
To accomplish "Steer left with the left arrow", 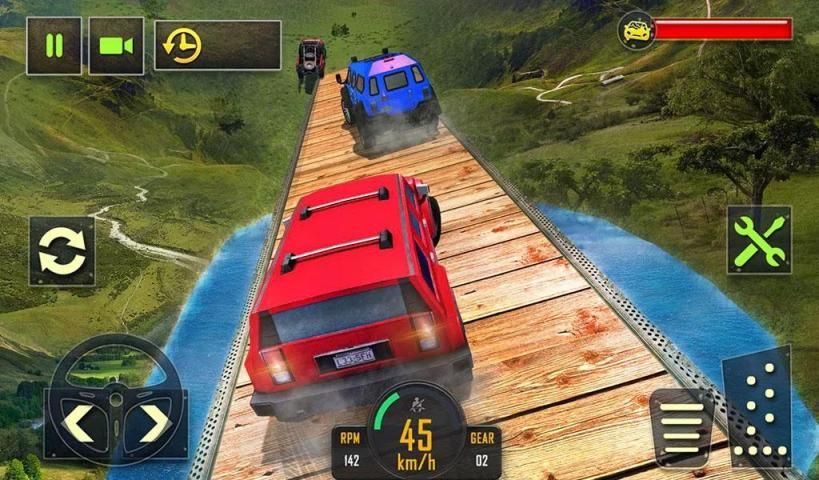I will (79, 423).
